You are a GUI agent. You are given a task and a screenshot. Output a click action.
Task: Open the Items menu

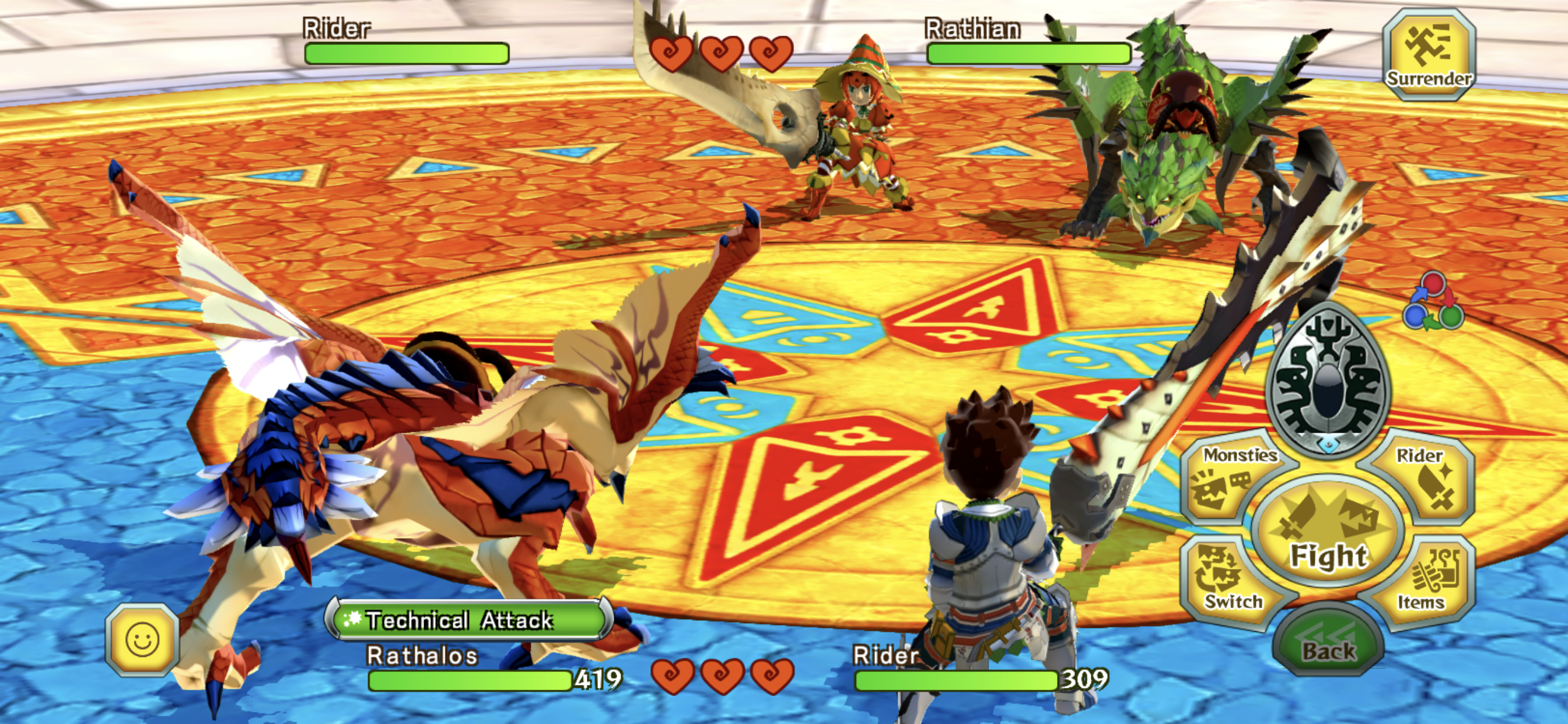click(1424, 579)
